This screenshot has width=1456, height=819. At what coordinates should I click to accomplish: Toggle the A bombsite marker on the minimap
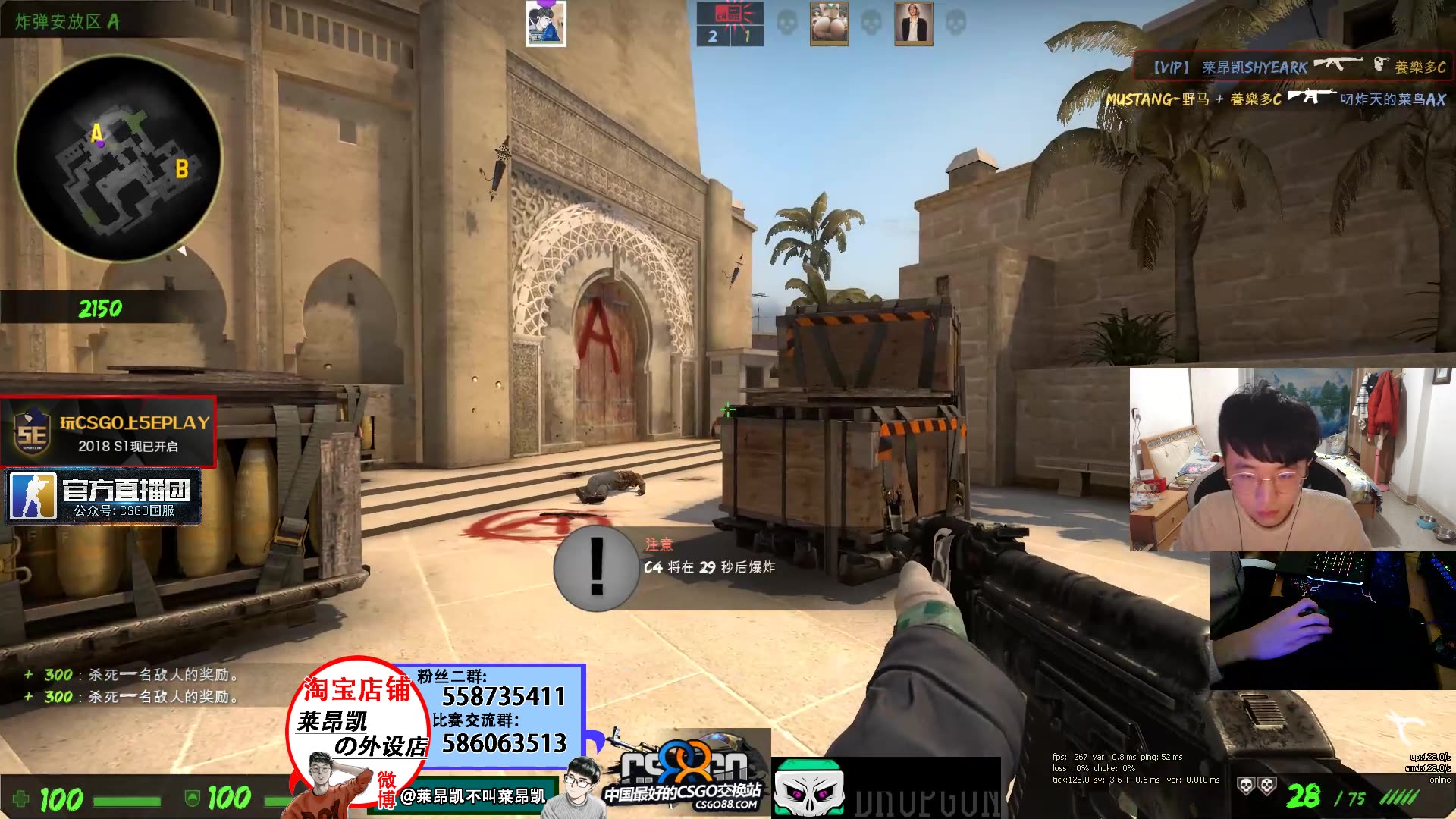96,133
